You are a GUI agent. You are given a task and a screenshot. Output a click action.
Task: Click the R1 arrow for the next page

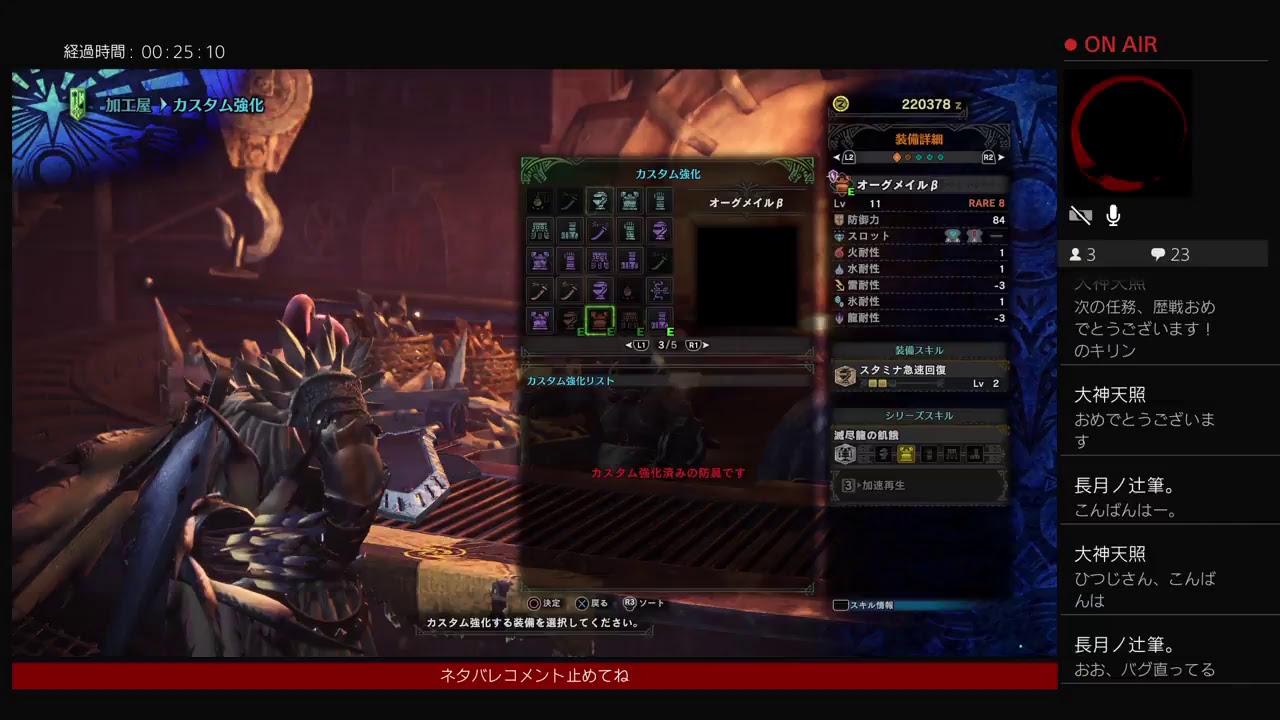point(706,346)
